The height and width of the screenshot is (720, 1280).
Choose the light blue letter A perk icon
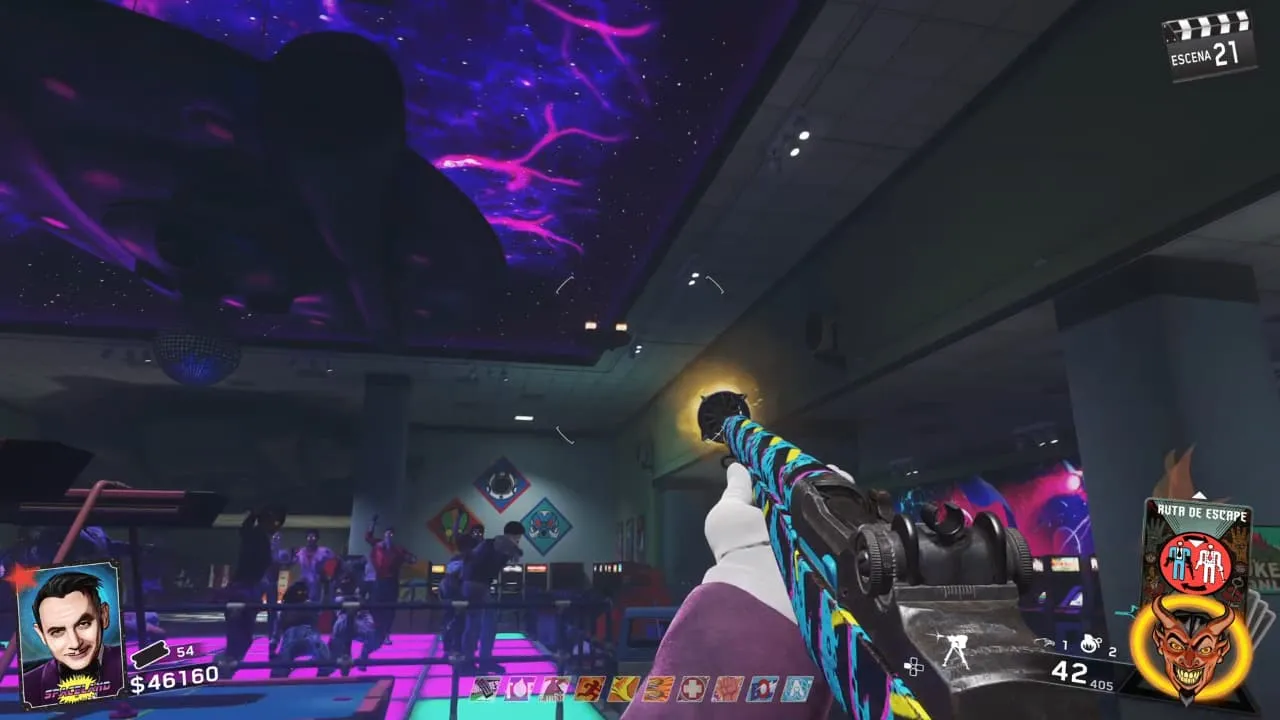pyautogui.click(x=798, y=688)
